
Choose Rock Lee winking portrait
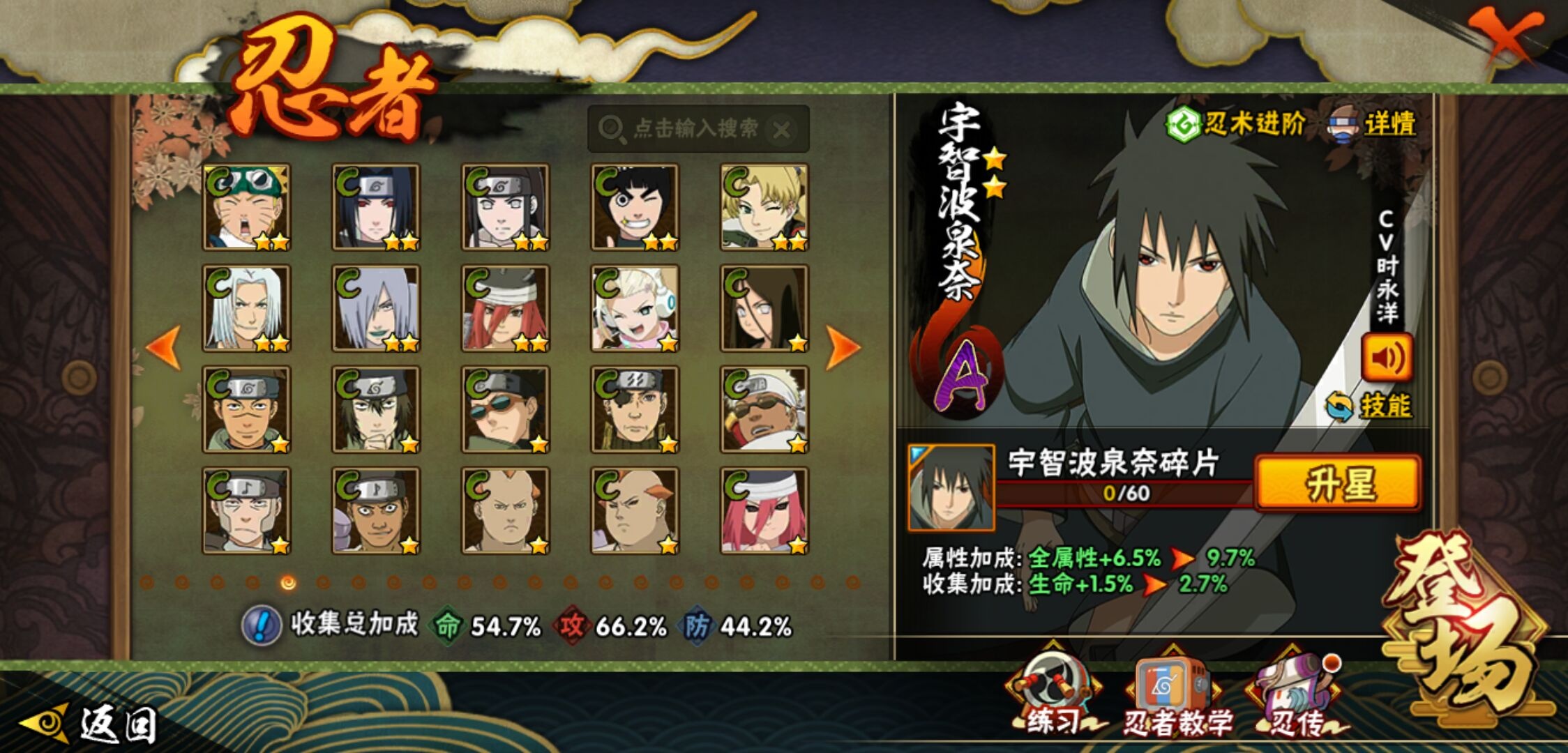click(635, 207)
